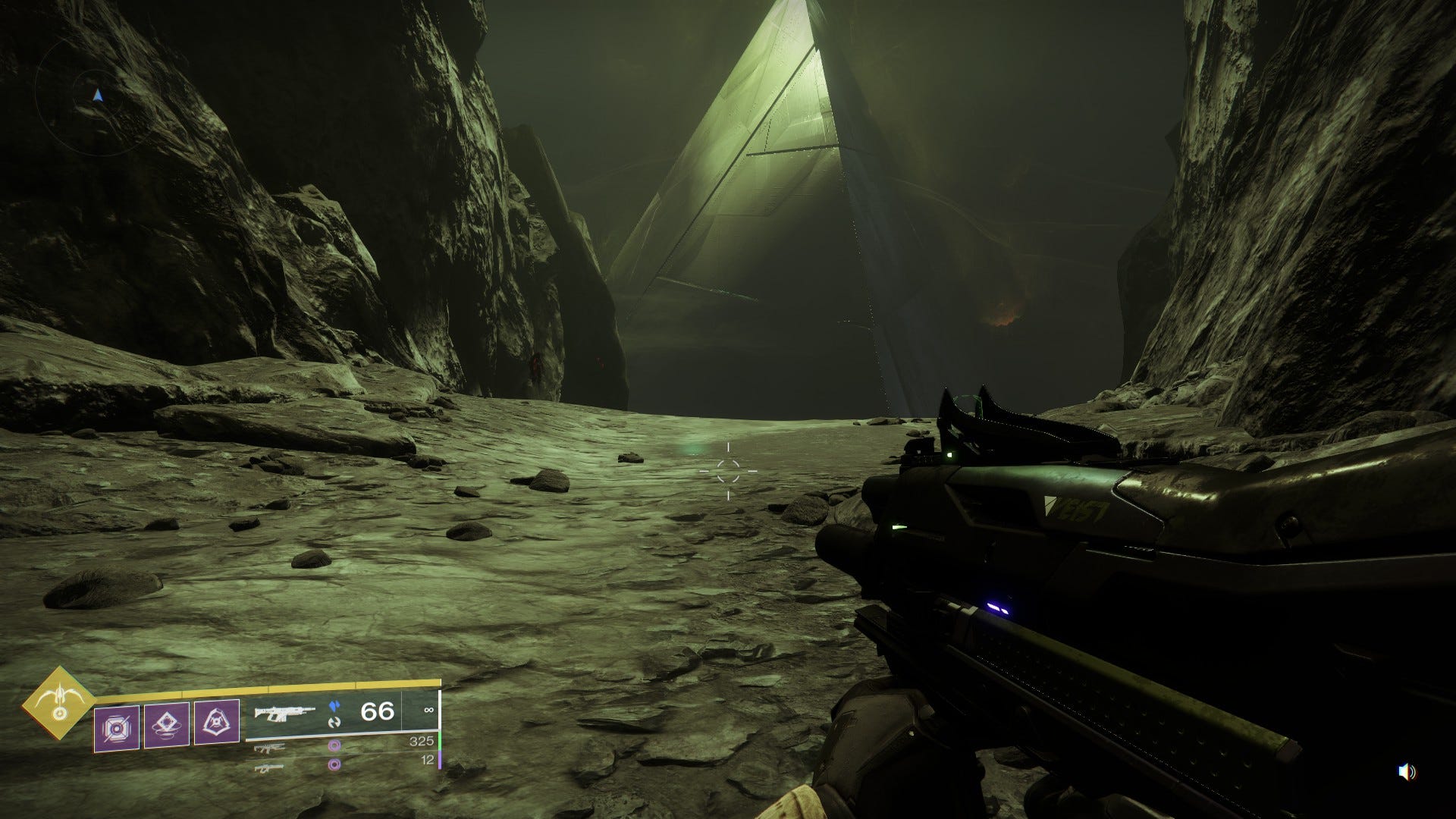Image resolution: width=1456 pixels, height=819 pixels.
Task: Select the grenade ability icon
Action: tap(117, 728)
